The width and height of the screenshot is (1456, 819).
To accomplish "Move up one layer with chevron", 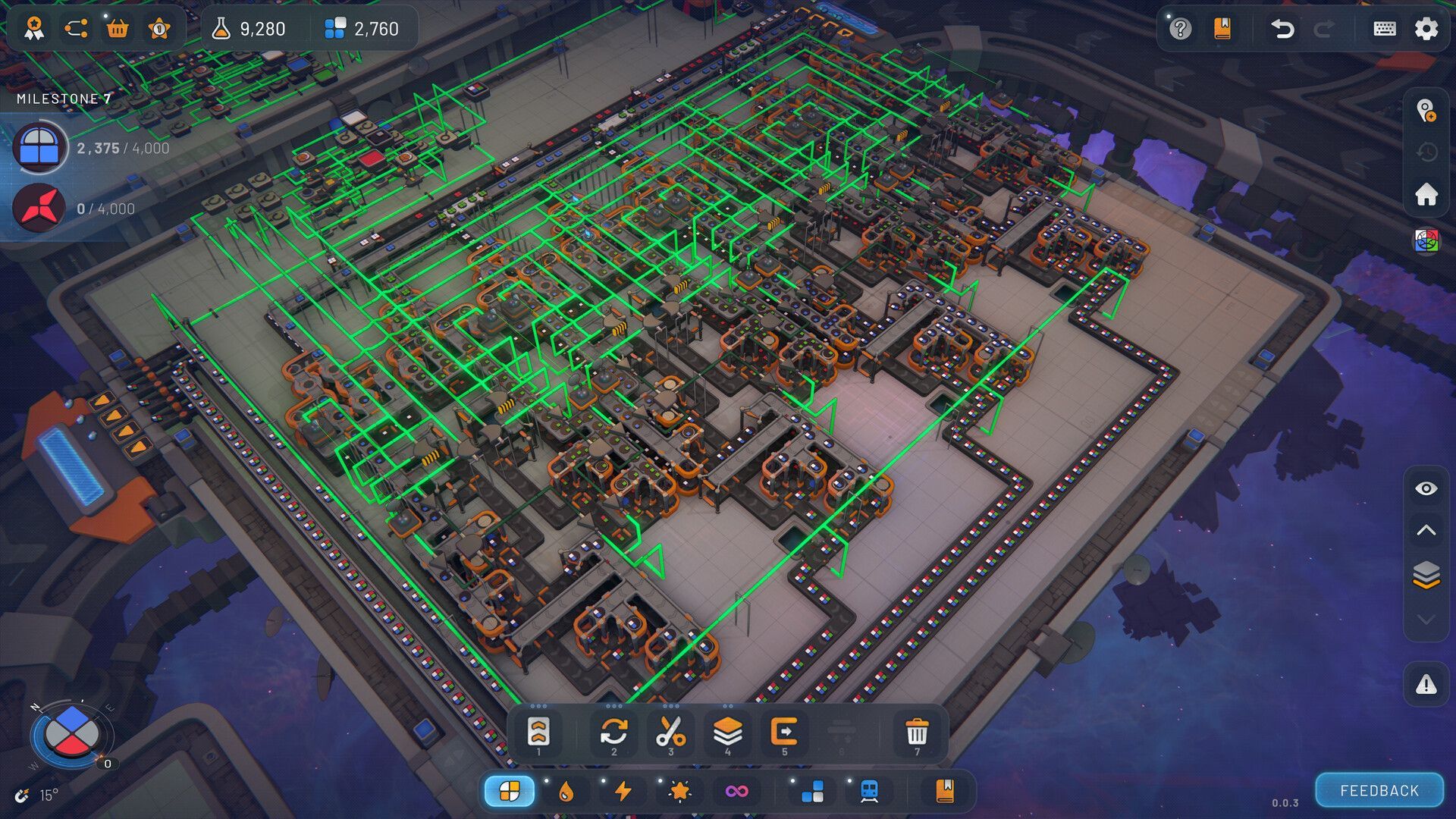I will [x=1426, y=531].
